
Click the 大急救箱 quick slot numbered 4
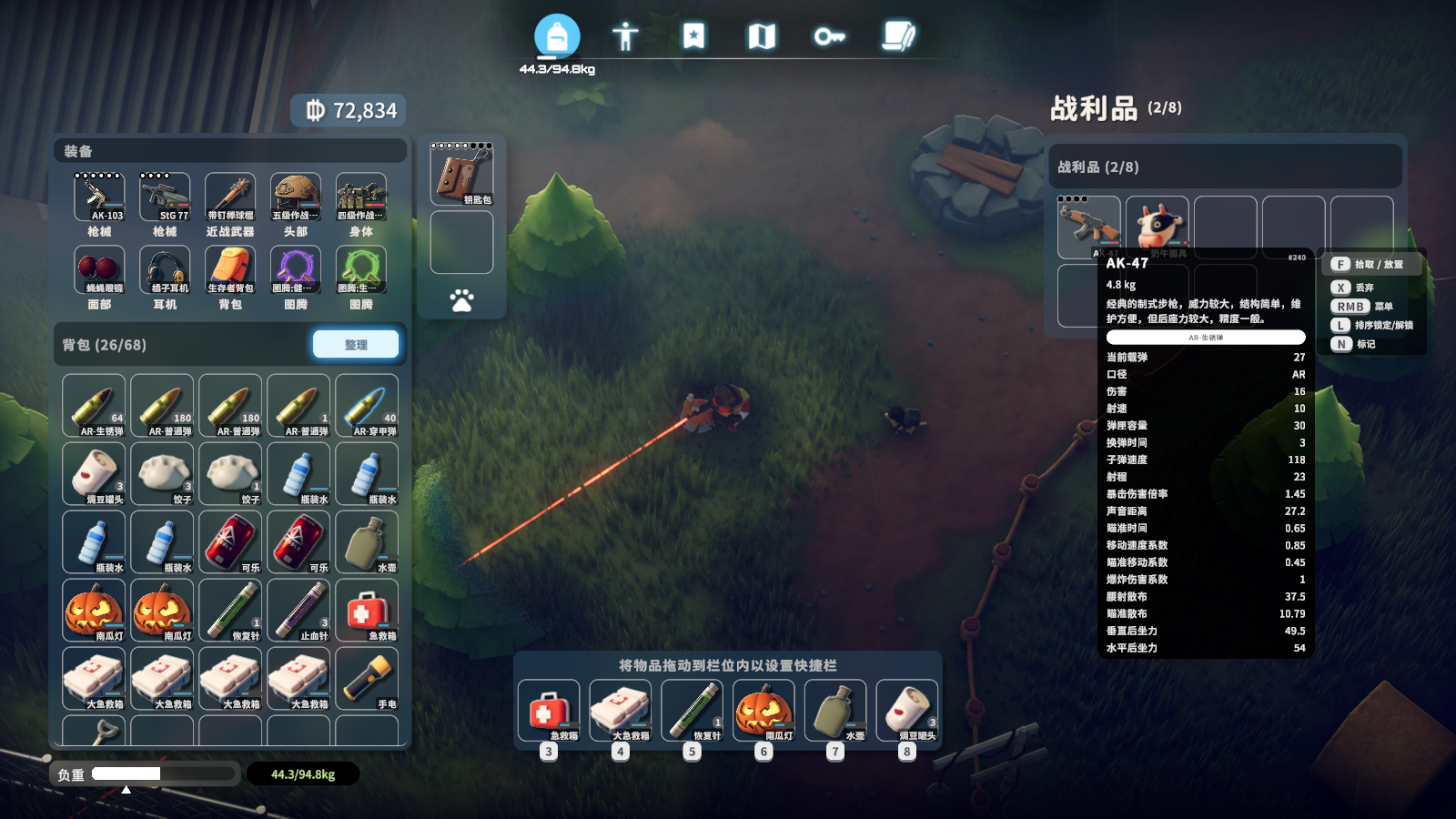tap(620, 711)
